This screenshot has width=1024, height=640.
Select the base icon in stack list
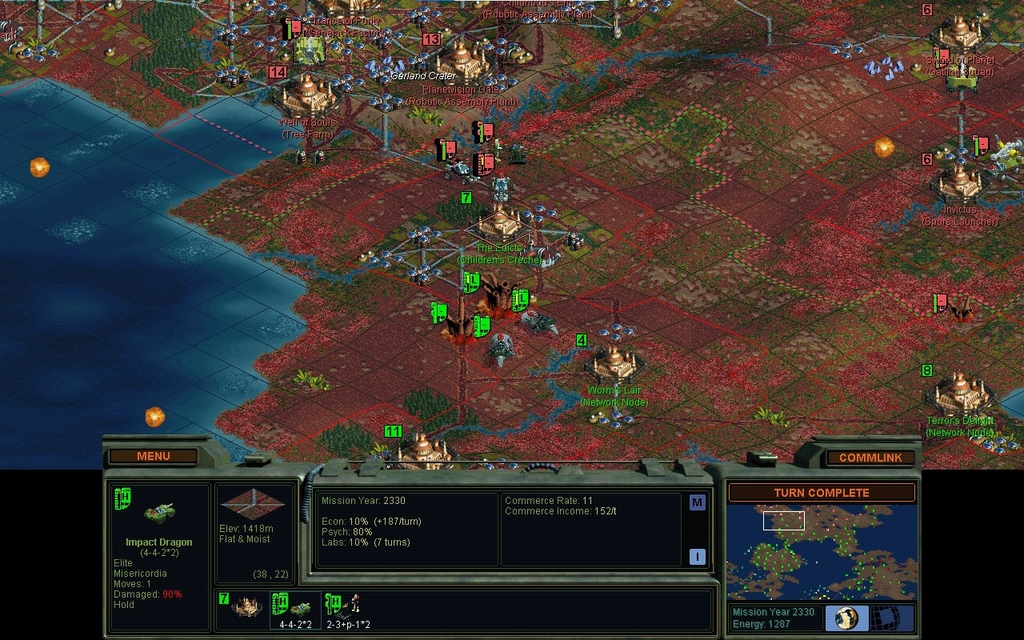coord(245,608)
